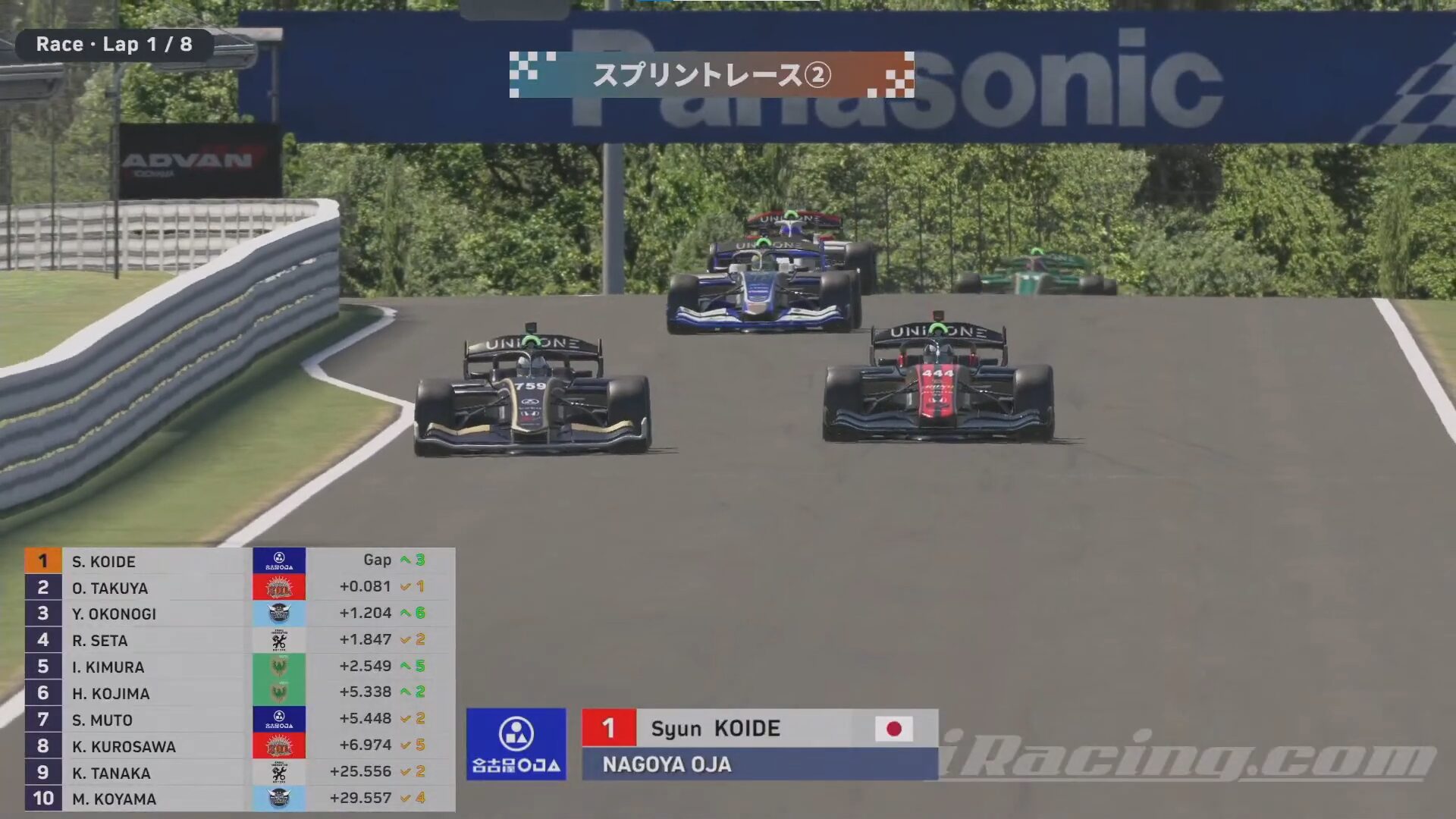Select S. Muto's leaderboard row
The width and height of the screenshot is (1456, 819).
(102, 720)
